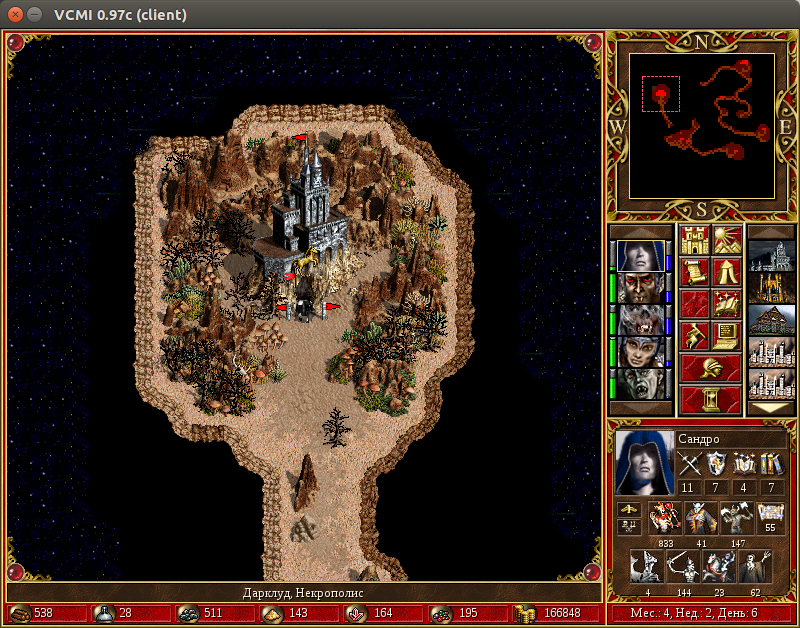Select the helmeted woman hero portrait
This screenshot has width=800, height=628.
tap(639, 352)
